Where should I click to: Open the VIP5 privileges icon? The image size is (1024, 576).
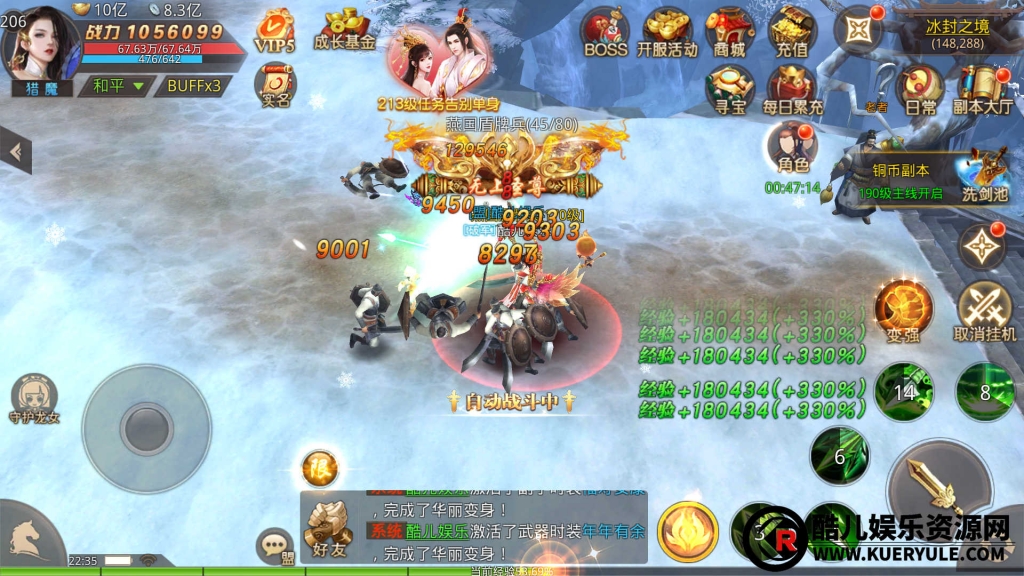273,30
